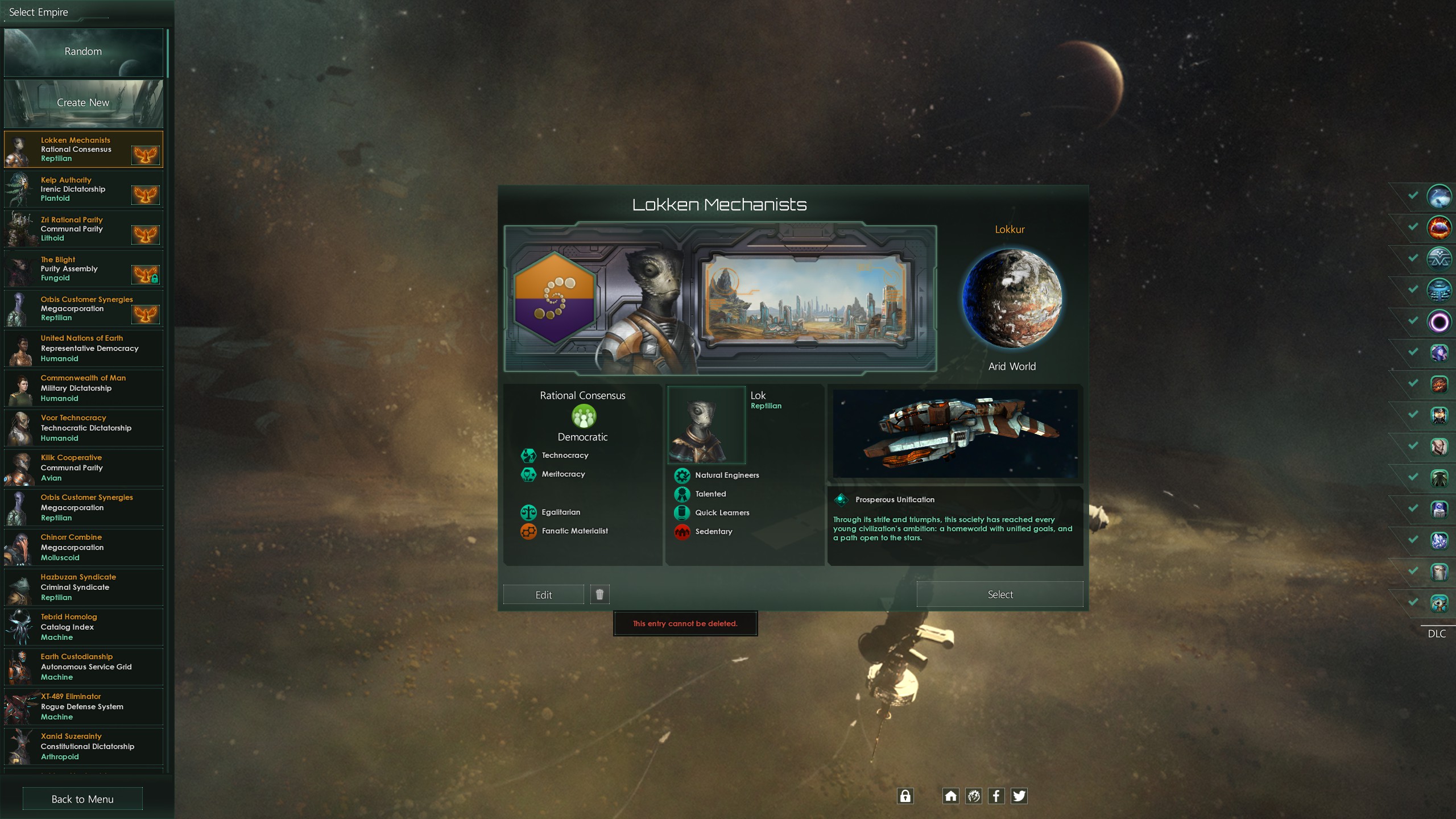
Task: Select The Blight empire entry
Action: 83,269
